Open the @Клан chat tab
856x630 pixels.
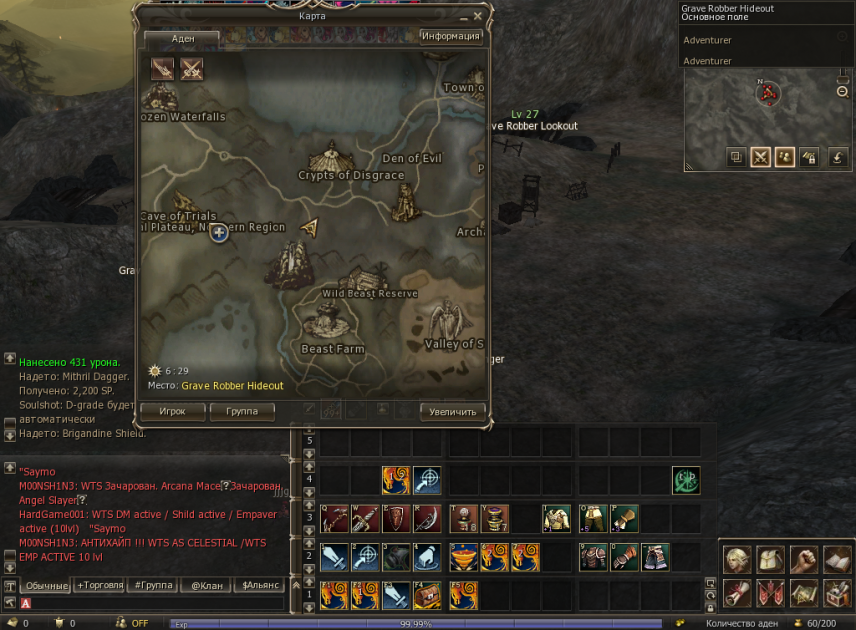coord(205,585)
